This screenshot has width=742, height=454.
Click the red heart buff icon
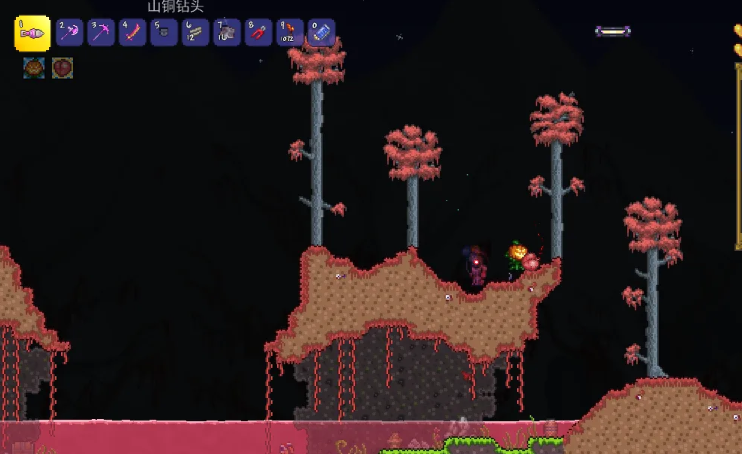[x=62, y=68]
